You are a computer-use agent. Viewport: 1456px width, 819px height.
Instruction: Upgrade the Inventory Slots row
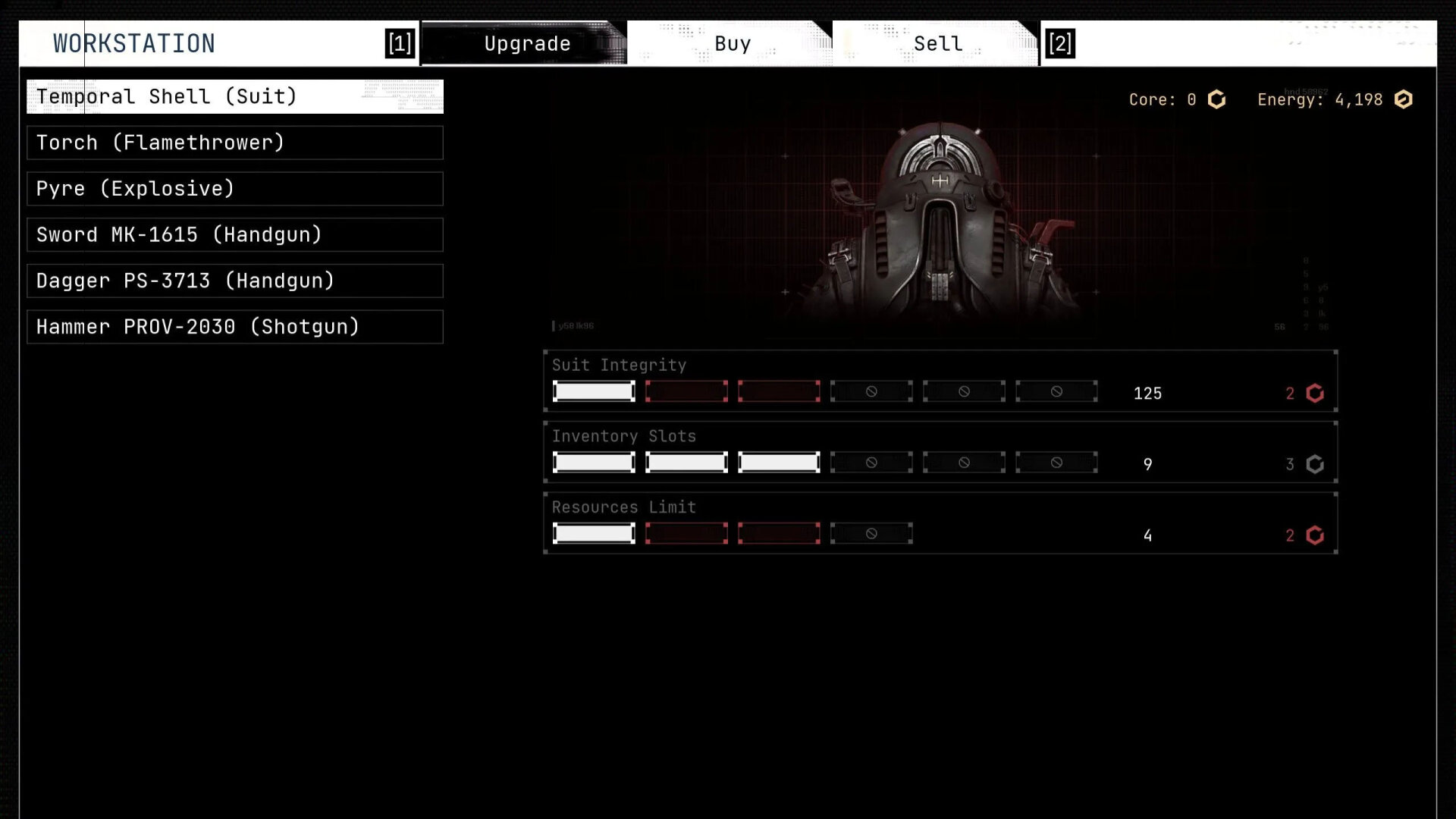click(940, 453)
